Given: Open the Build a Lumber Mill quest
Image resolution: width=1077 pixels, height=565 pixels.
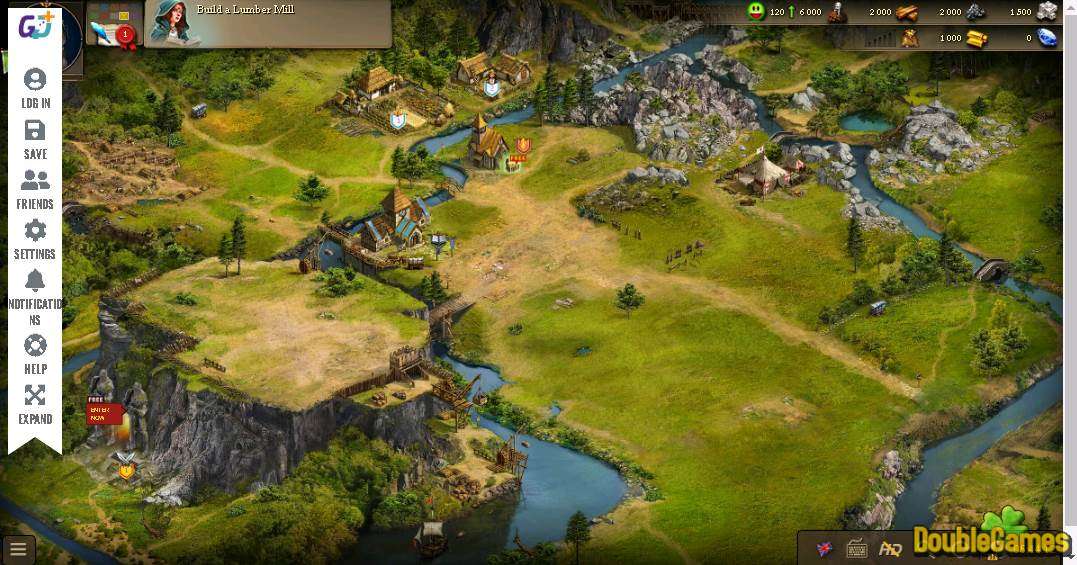Looking at the screenshot, I should pos(268,23).
